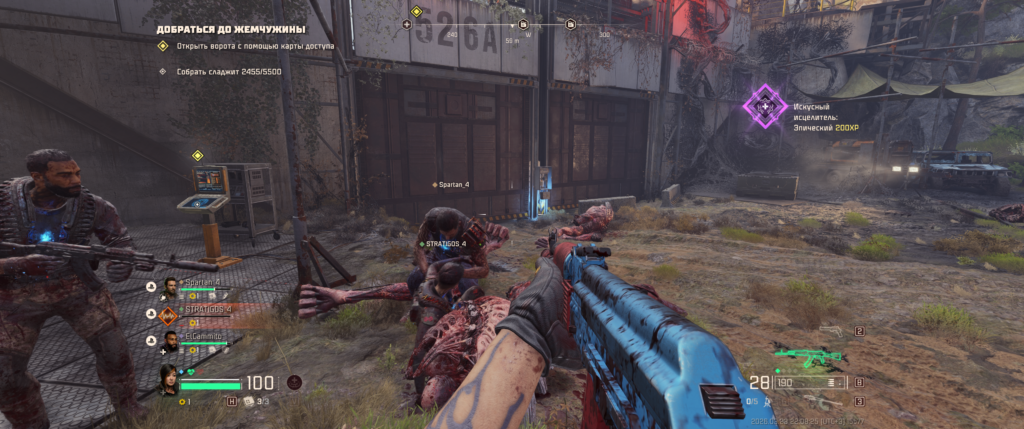Select the green assault rifle weapon icon

click(808, 356)
